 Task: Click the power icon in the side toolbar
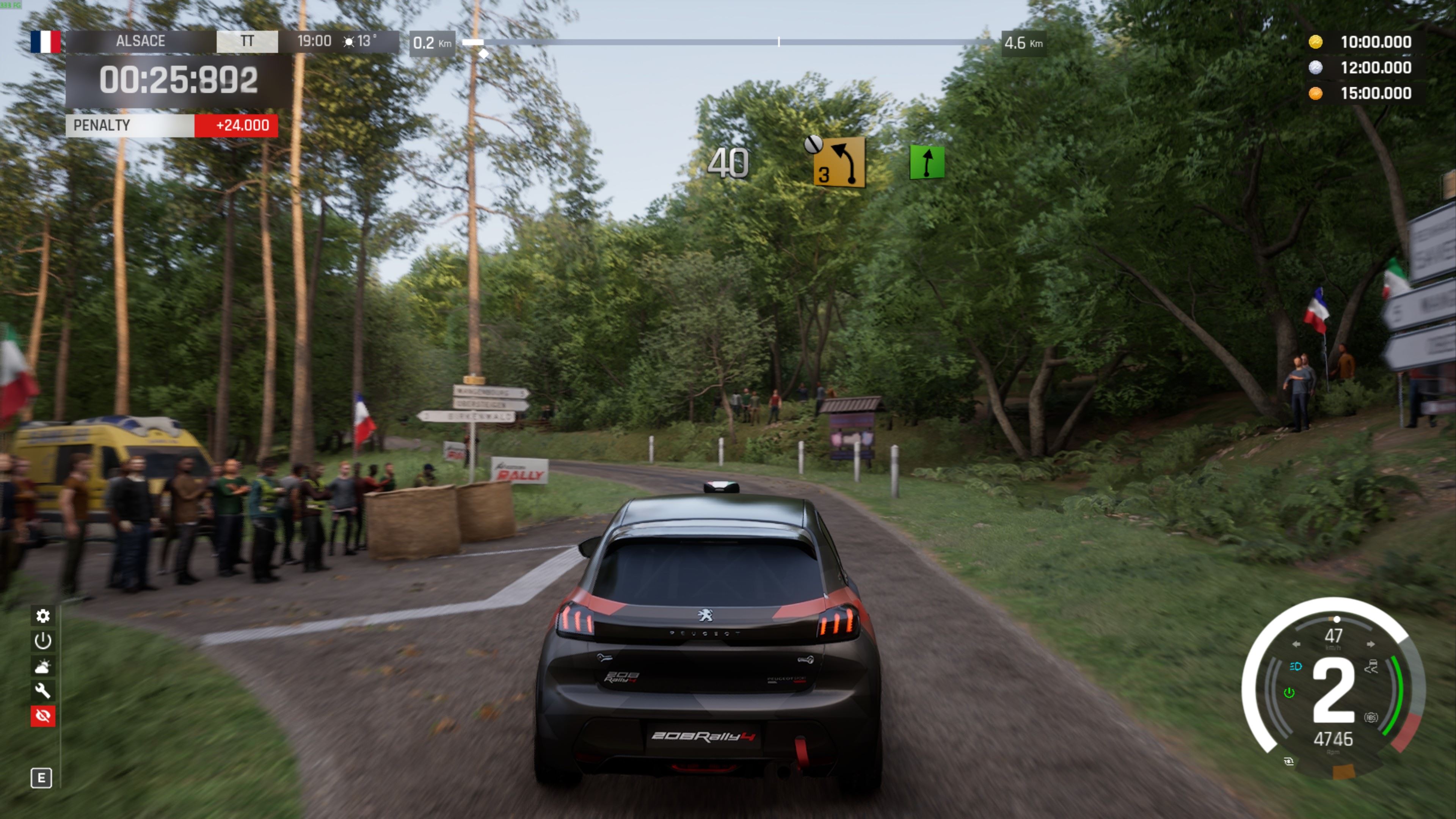[43, 641]
